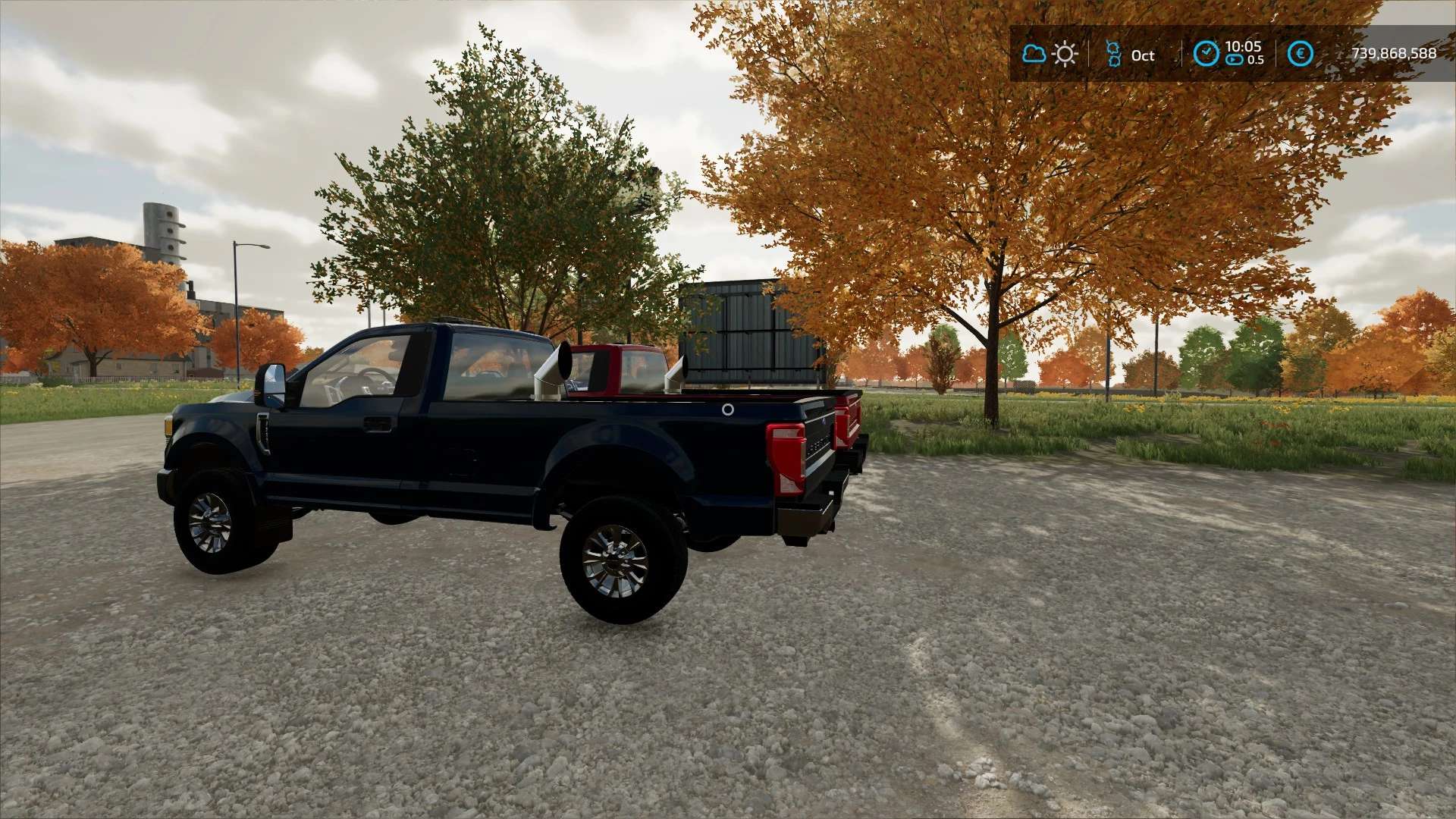Click the cloud weather icon

1034,54
